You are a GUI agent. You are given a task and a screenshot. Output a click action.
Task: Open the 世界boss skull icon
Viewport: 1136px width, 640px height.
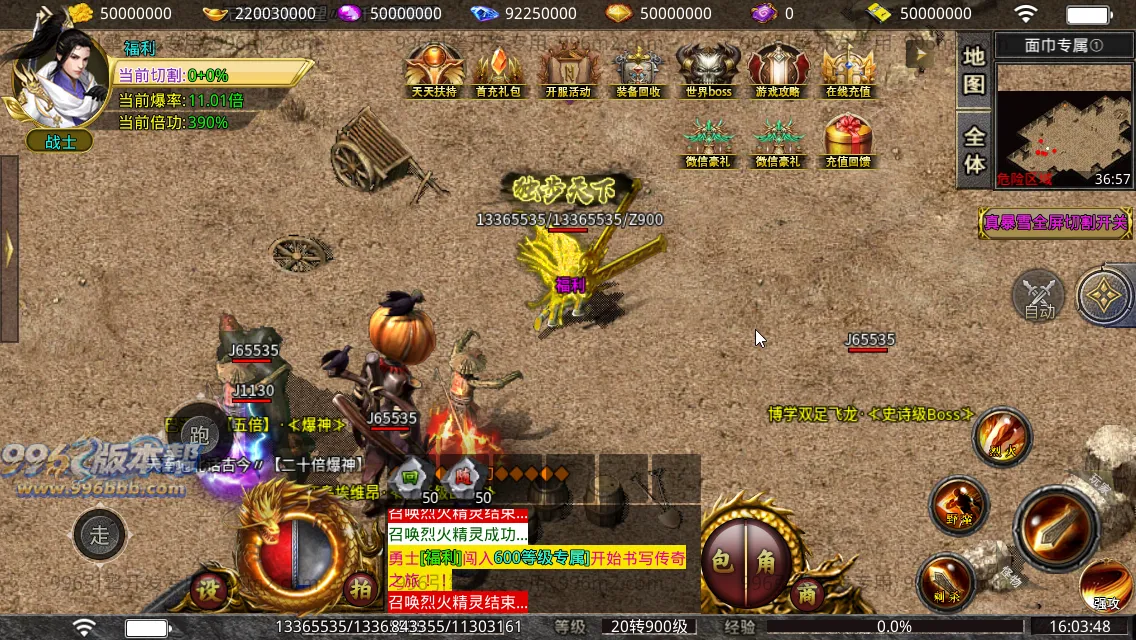708,68
